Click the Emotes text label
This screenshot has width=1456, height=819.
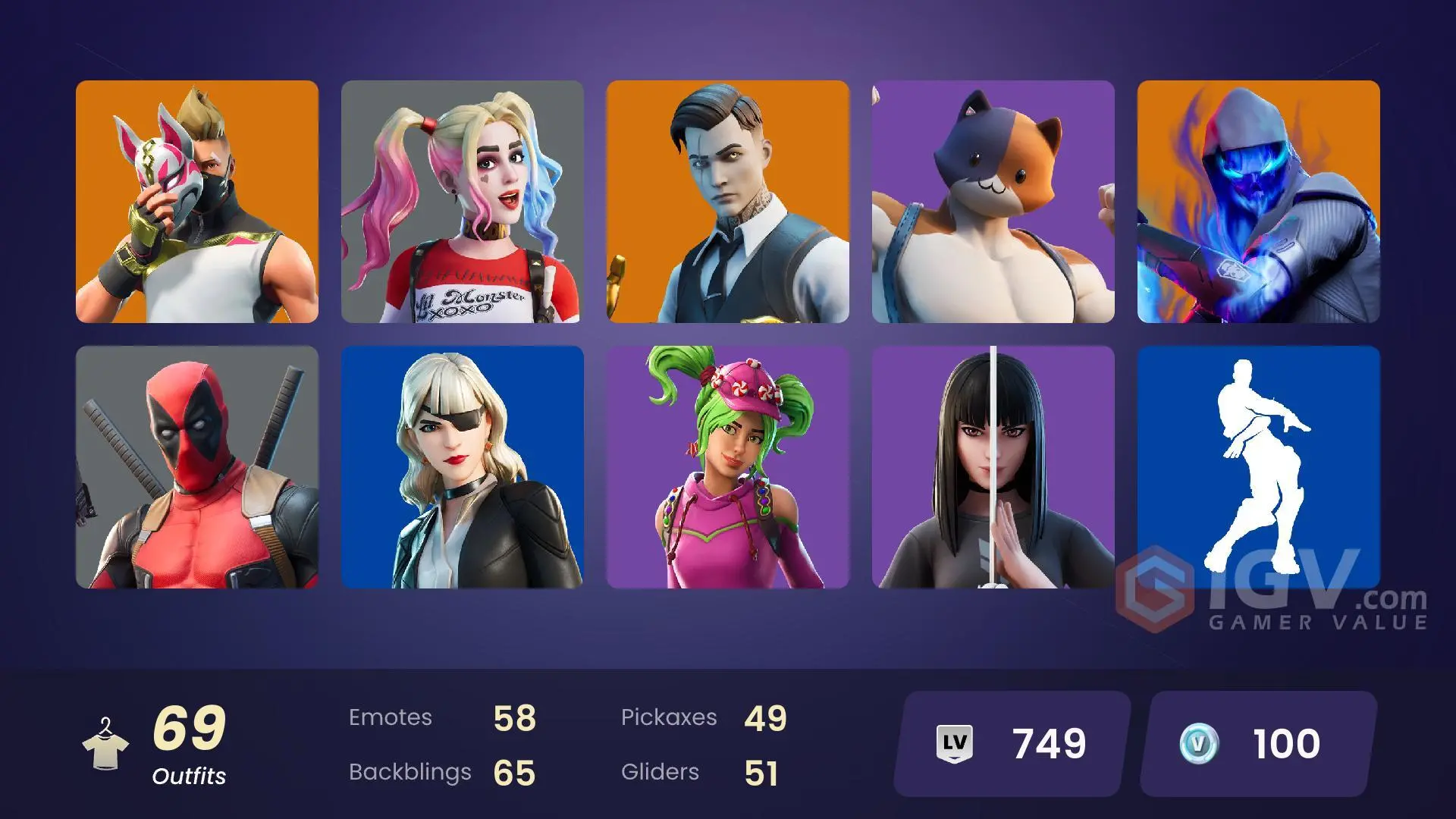(391, 717)
